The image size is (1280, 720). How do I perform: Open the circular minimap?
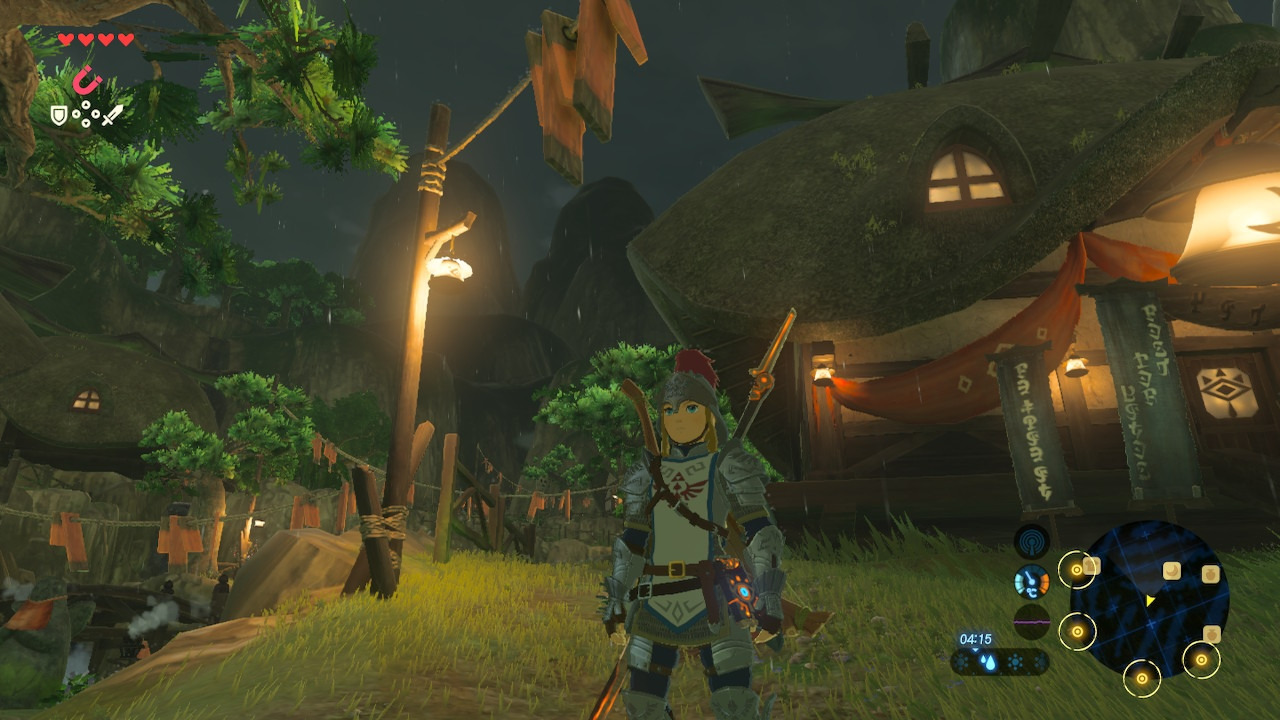point(1149,599)
